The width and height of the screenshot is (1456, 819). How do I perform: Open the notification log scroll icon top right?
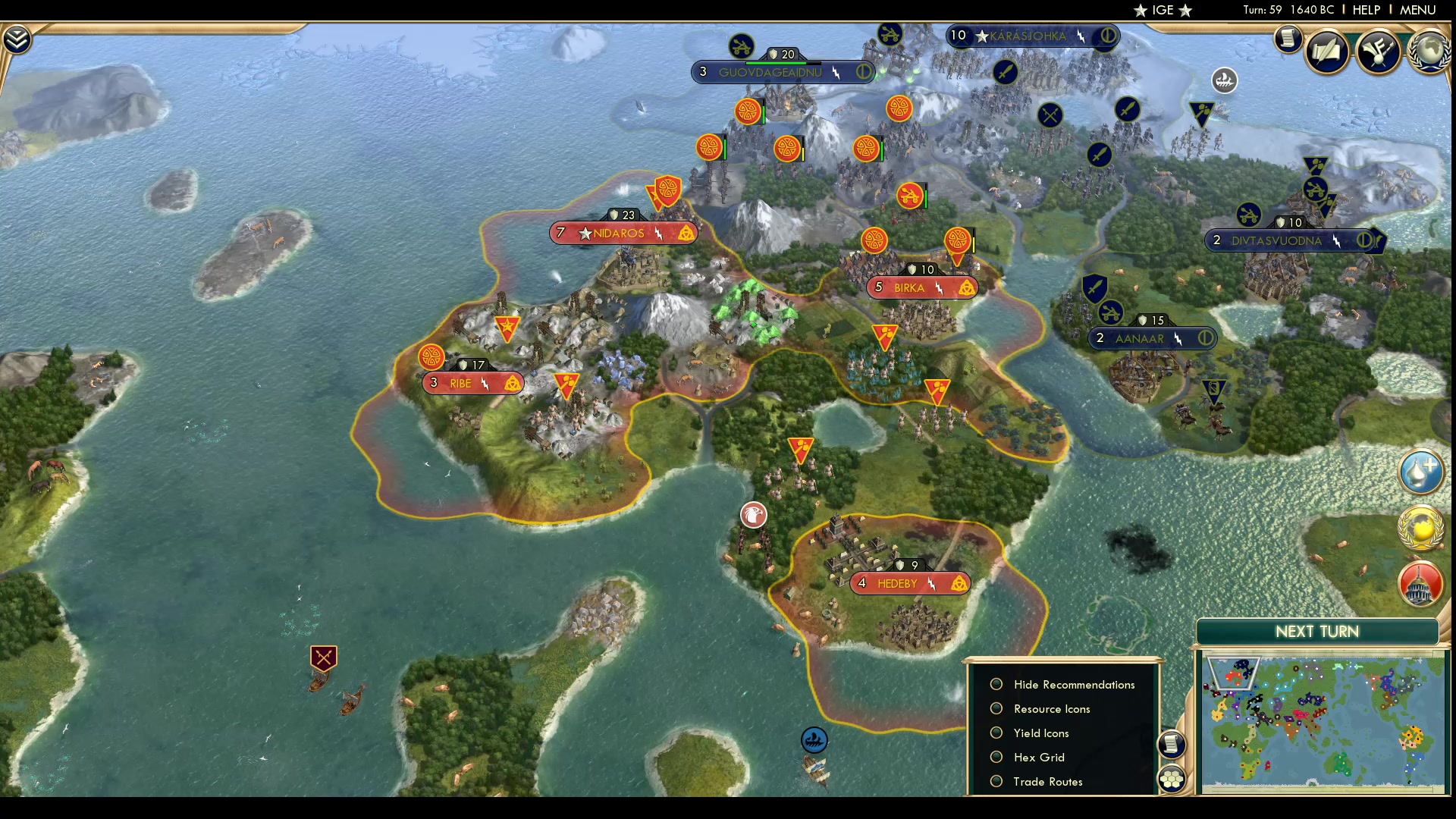click(1287, 39)
